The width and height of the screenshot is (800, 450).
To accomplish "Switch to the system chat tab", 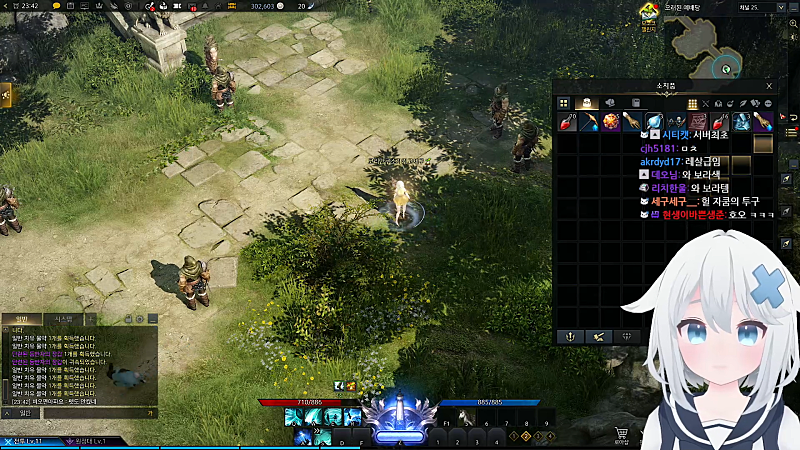I will click(x=62, y=319).
